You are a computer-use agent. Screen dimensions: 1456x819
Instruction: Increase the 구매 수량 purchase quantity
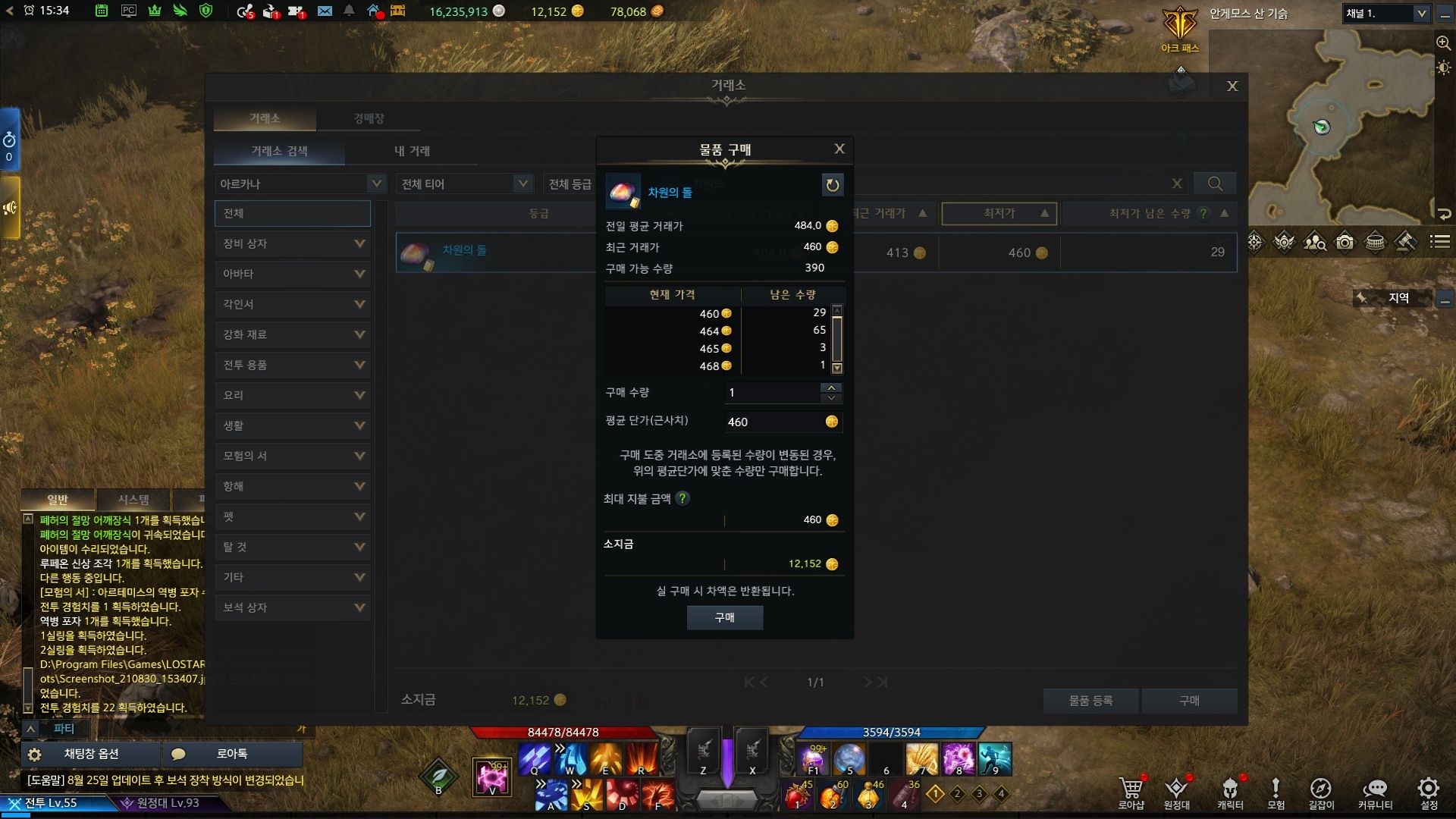pyautogui.click(x=831, y=388)
